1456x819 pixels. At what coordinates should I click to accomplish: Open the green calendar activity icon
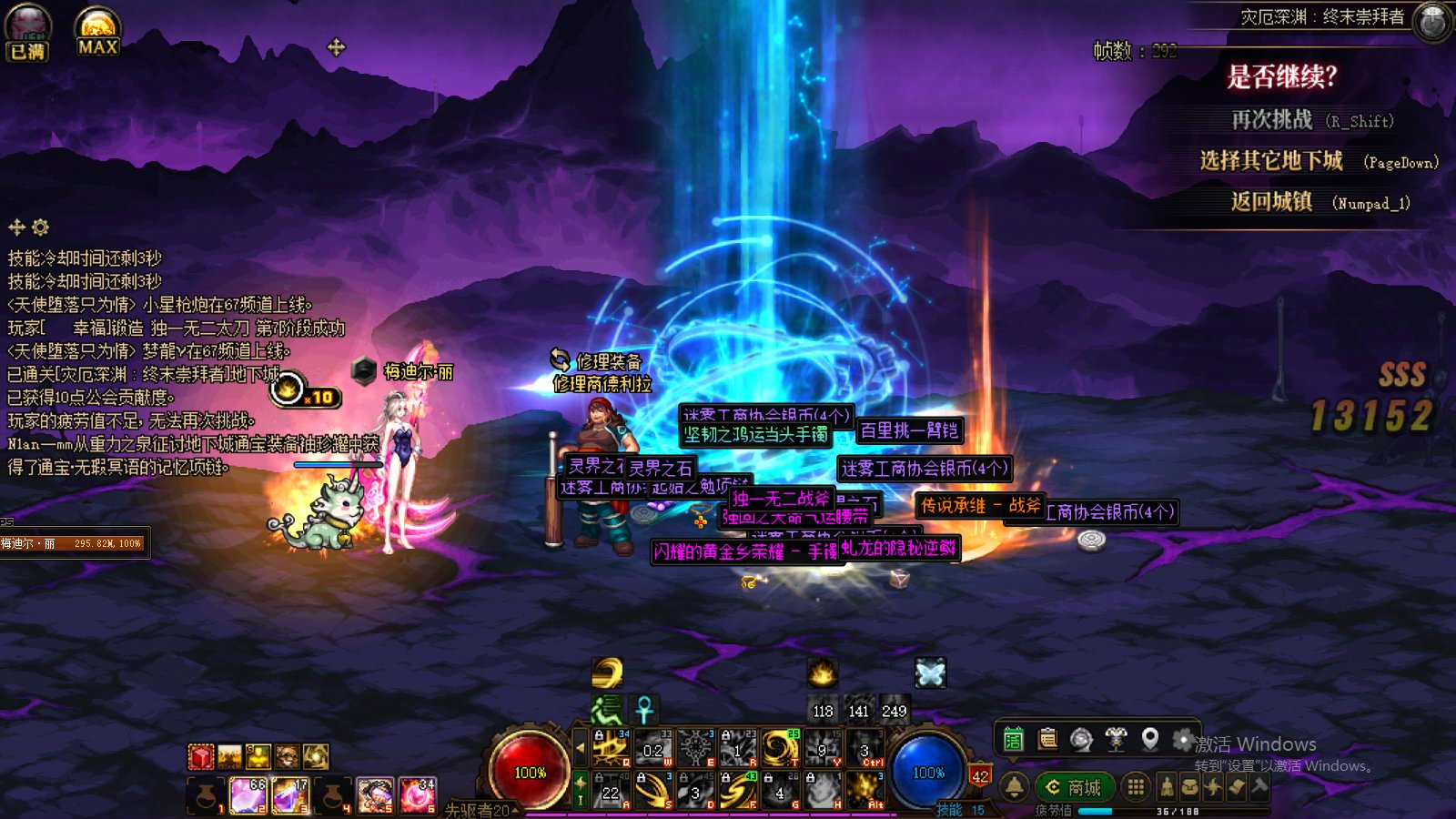1013,740
